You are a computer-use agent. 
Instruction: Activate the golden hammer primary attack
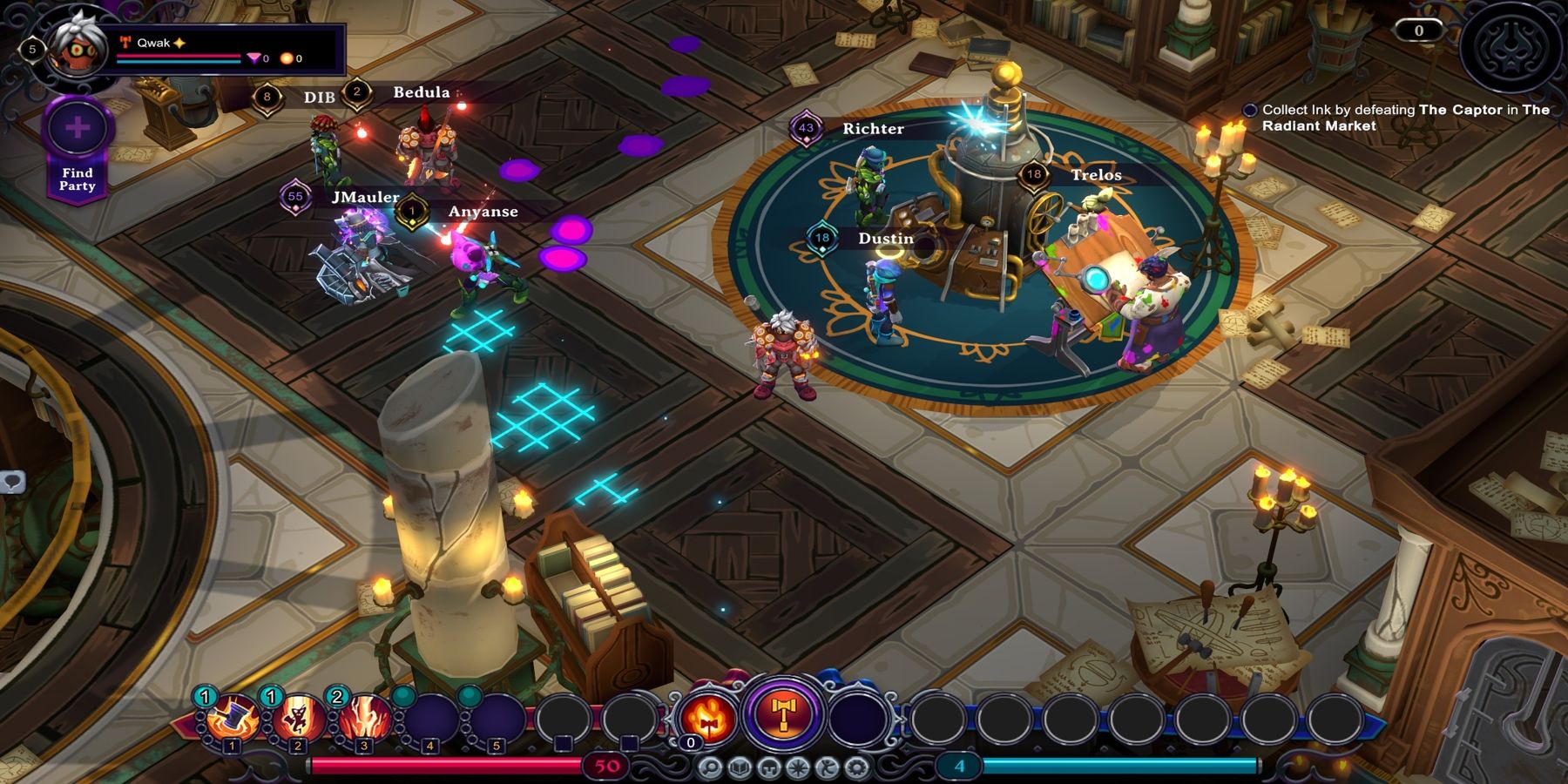pyautogui.click(x=783, y=714)
